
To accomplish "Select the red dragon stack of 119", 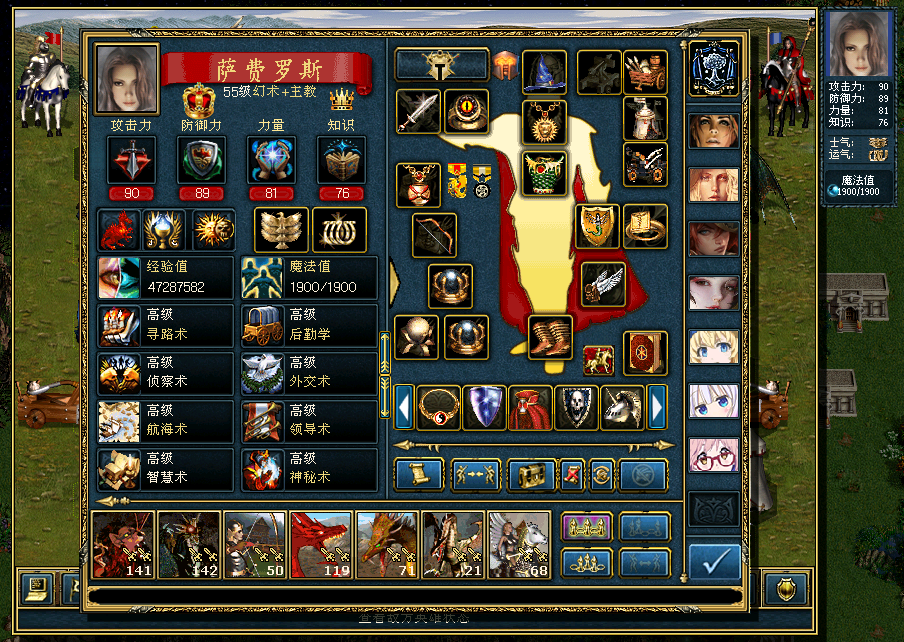I will point(321,545).
